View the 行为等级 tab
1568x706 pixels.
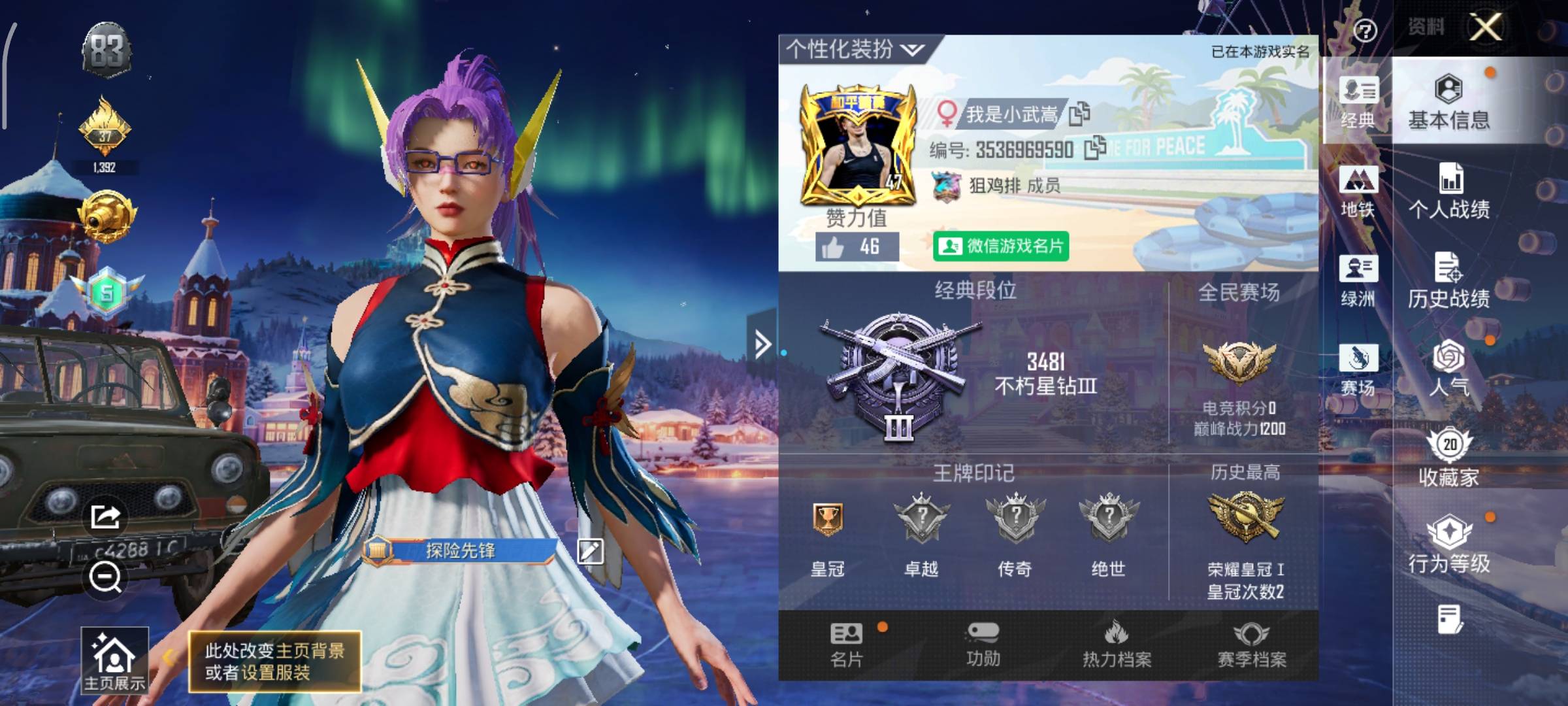(1449, 546)
